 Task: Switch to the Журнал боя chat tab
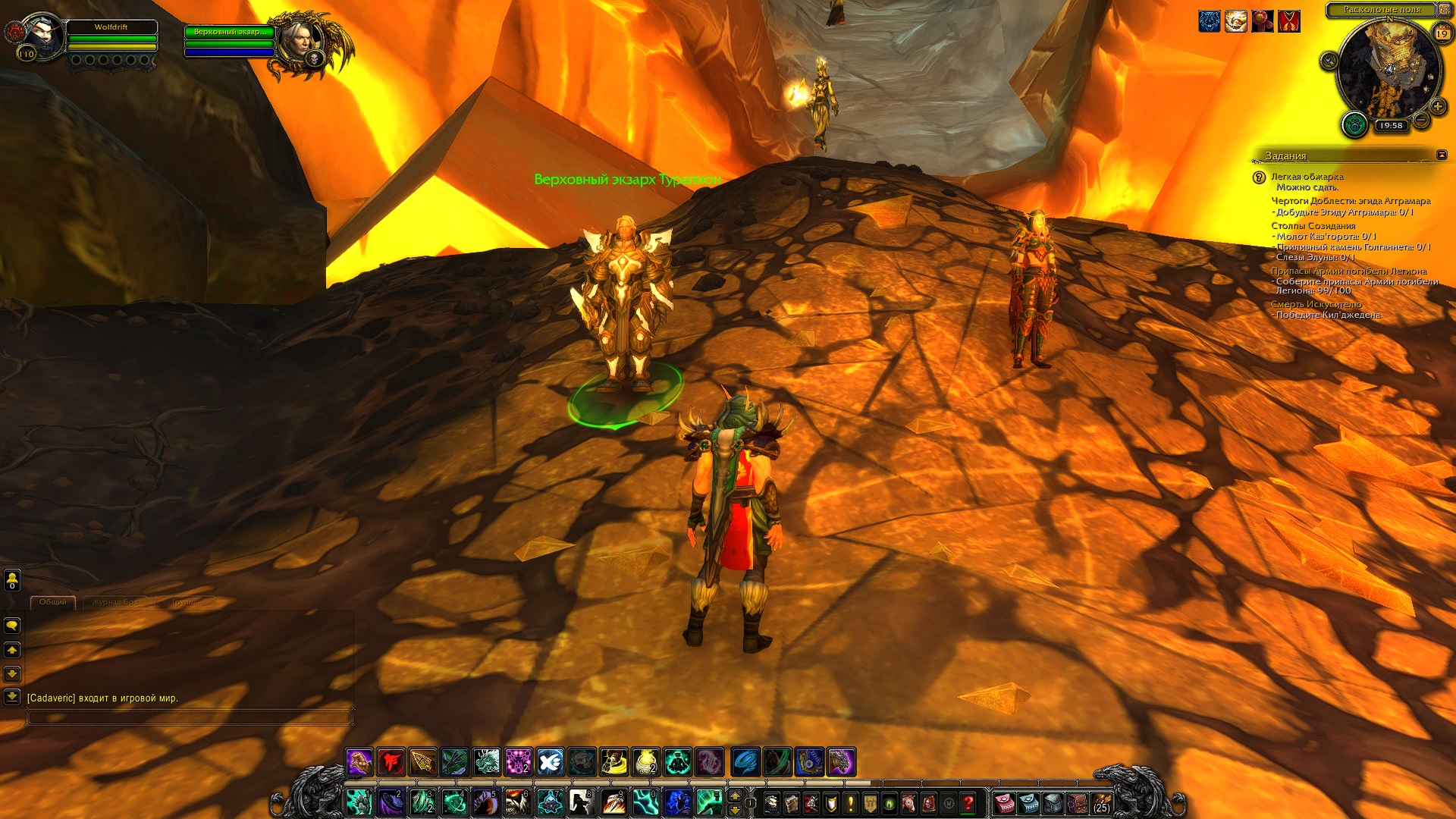click(115, 602)
